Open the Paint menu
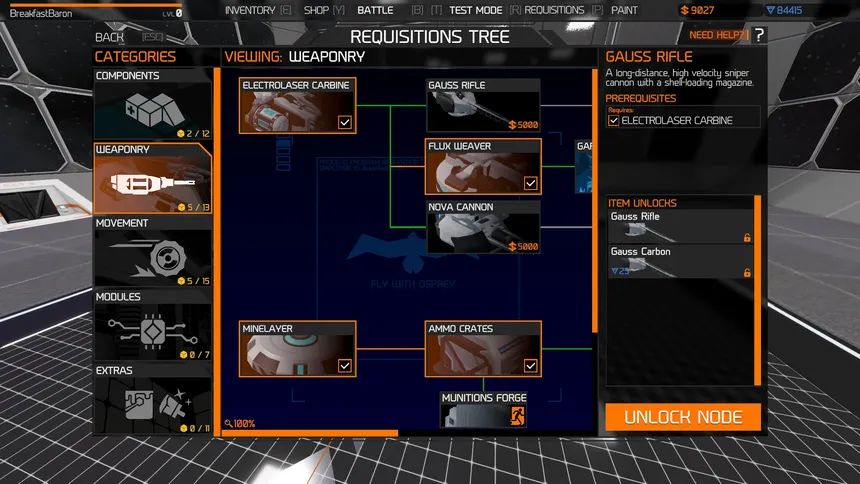The image size is (860, 484). 624,10
